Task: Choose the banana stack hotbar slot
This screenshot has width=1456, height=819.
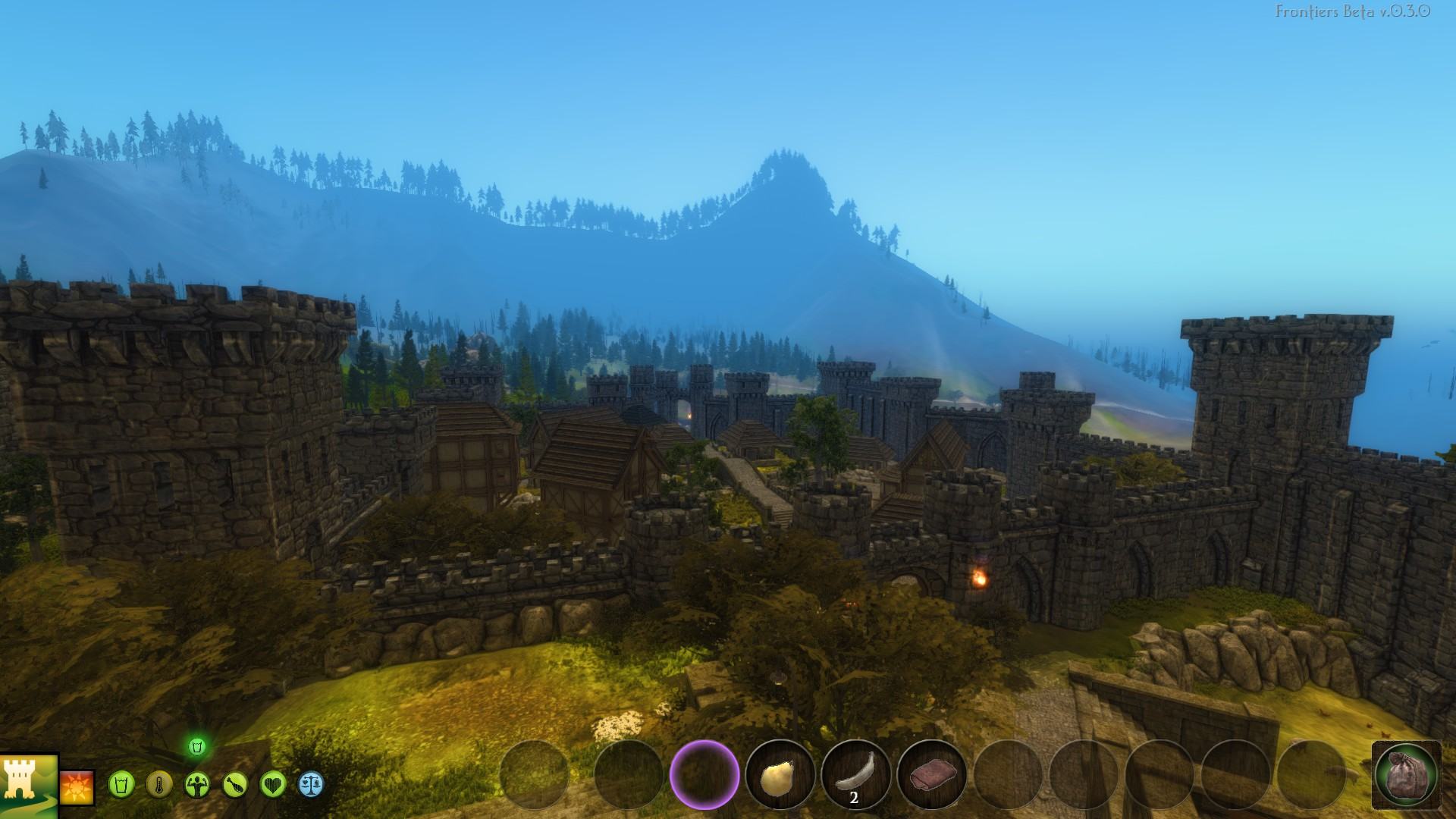Action: pyautogui.click(x=856, y=776)
